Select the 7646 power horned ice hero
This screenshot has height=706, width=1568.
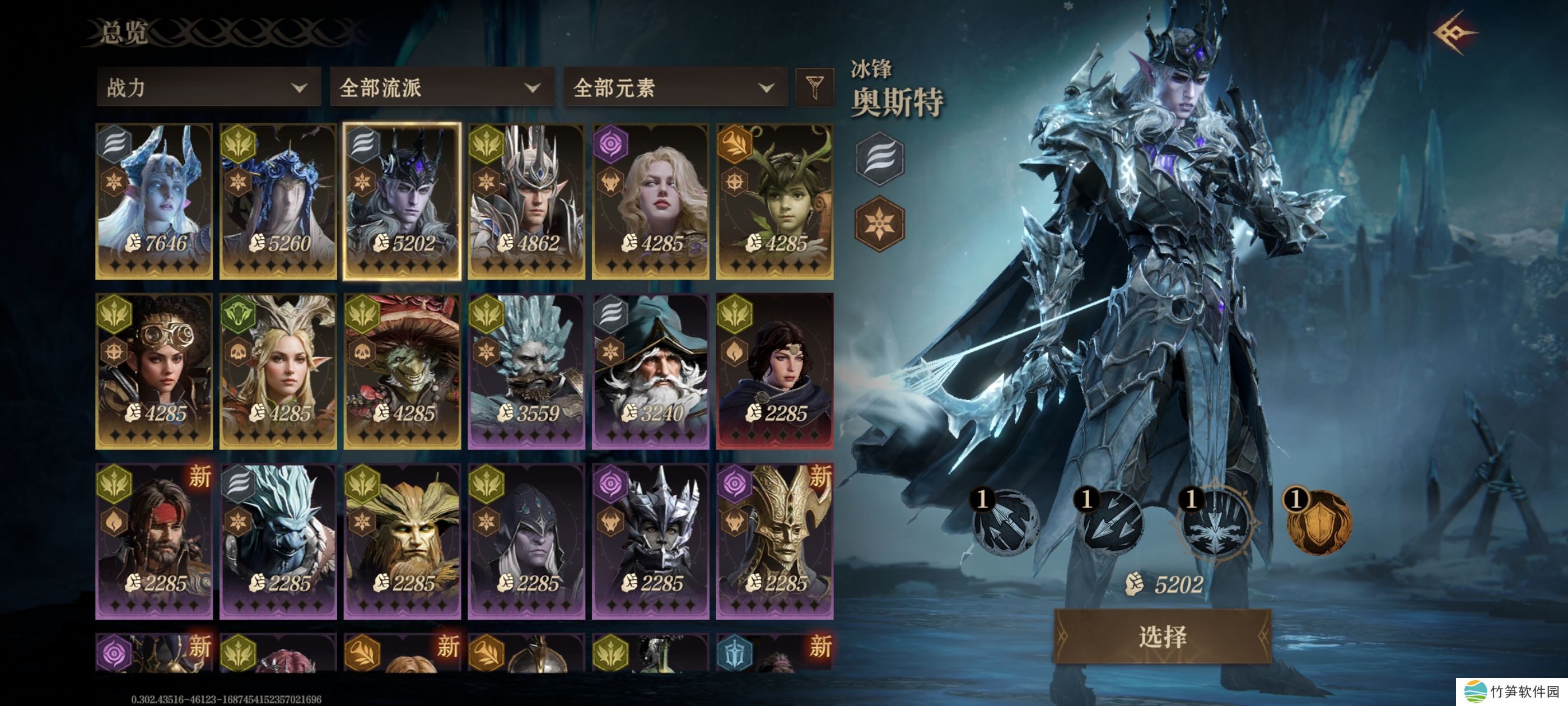[154, 201]
